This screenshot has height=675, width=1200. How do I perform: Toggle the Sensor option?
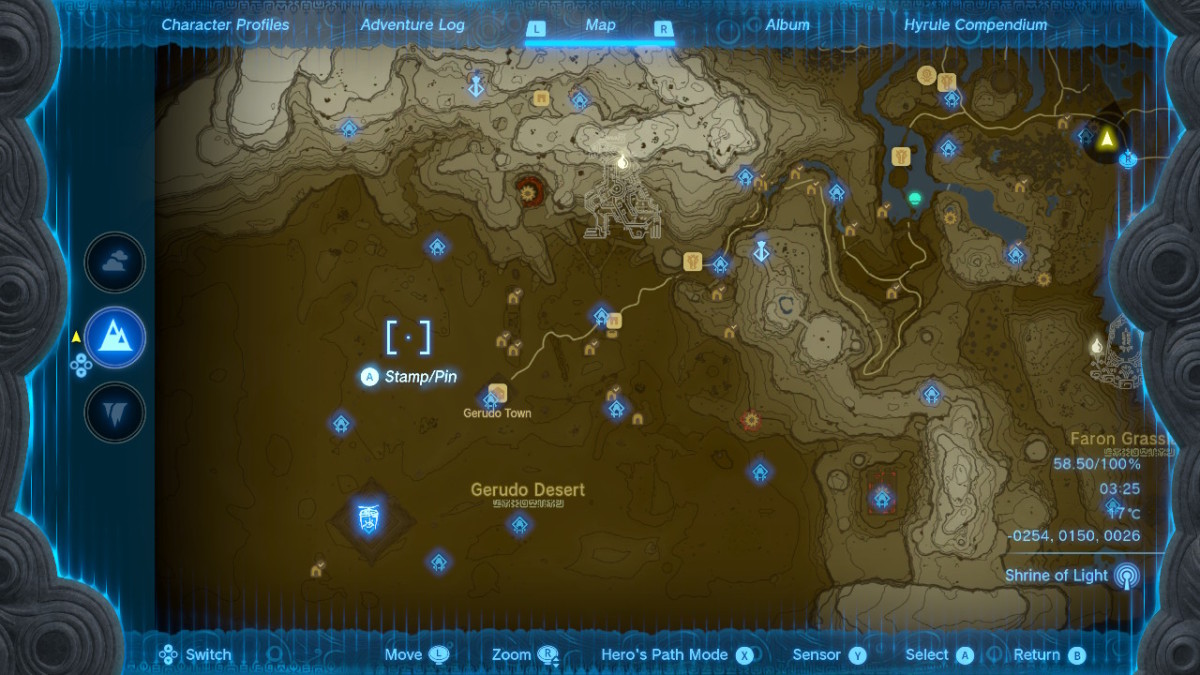click(817, 655)
